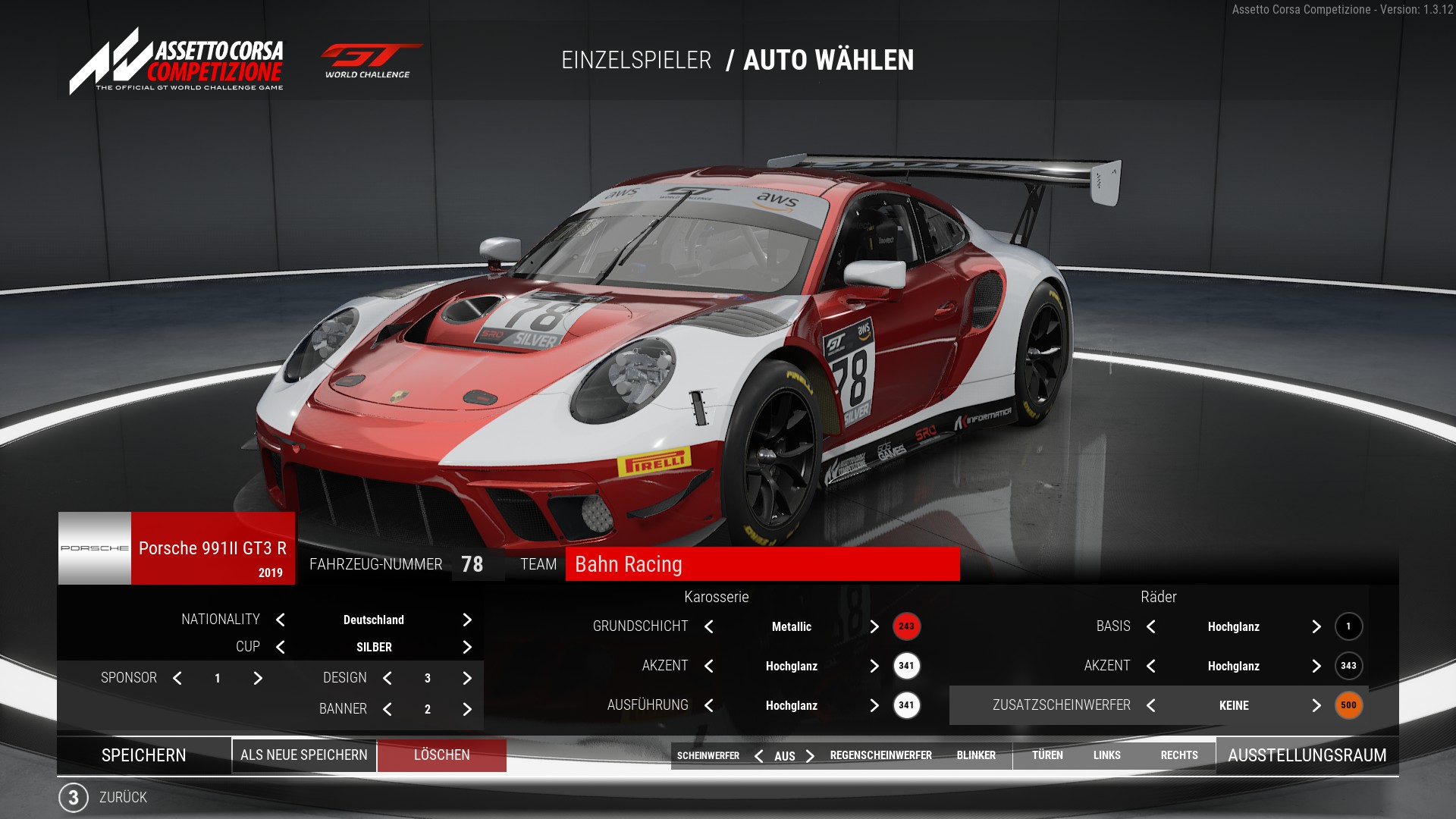Increase the sponsor number

click(258, 679)
